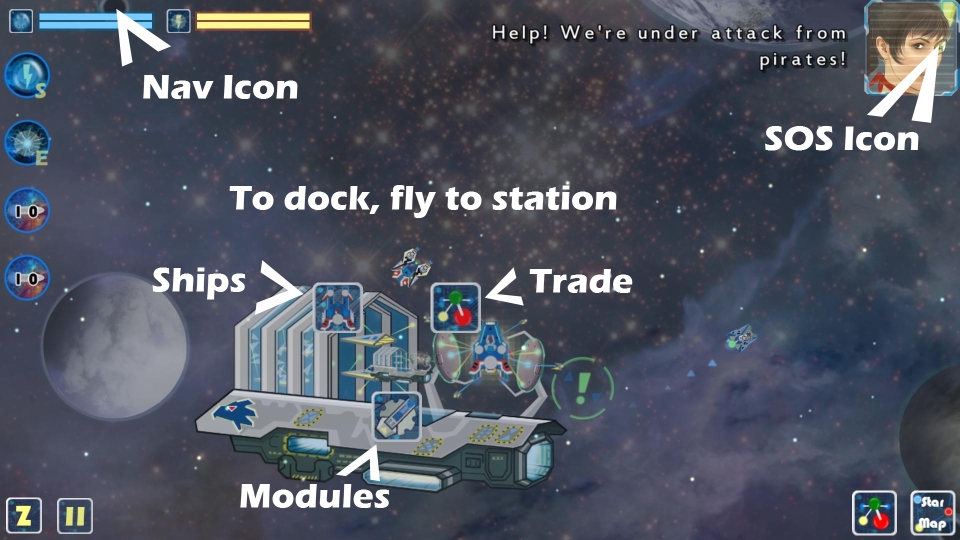Image resolution: width=960 pixels, height=540 pixels.
Task: Activate the lightning bolt ability marked S
Action: pos(26,76)
